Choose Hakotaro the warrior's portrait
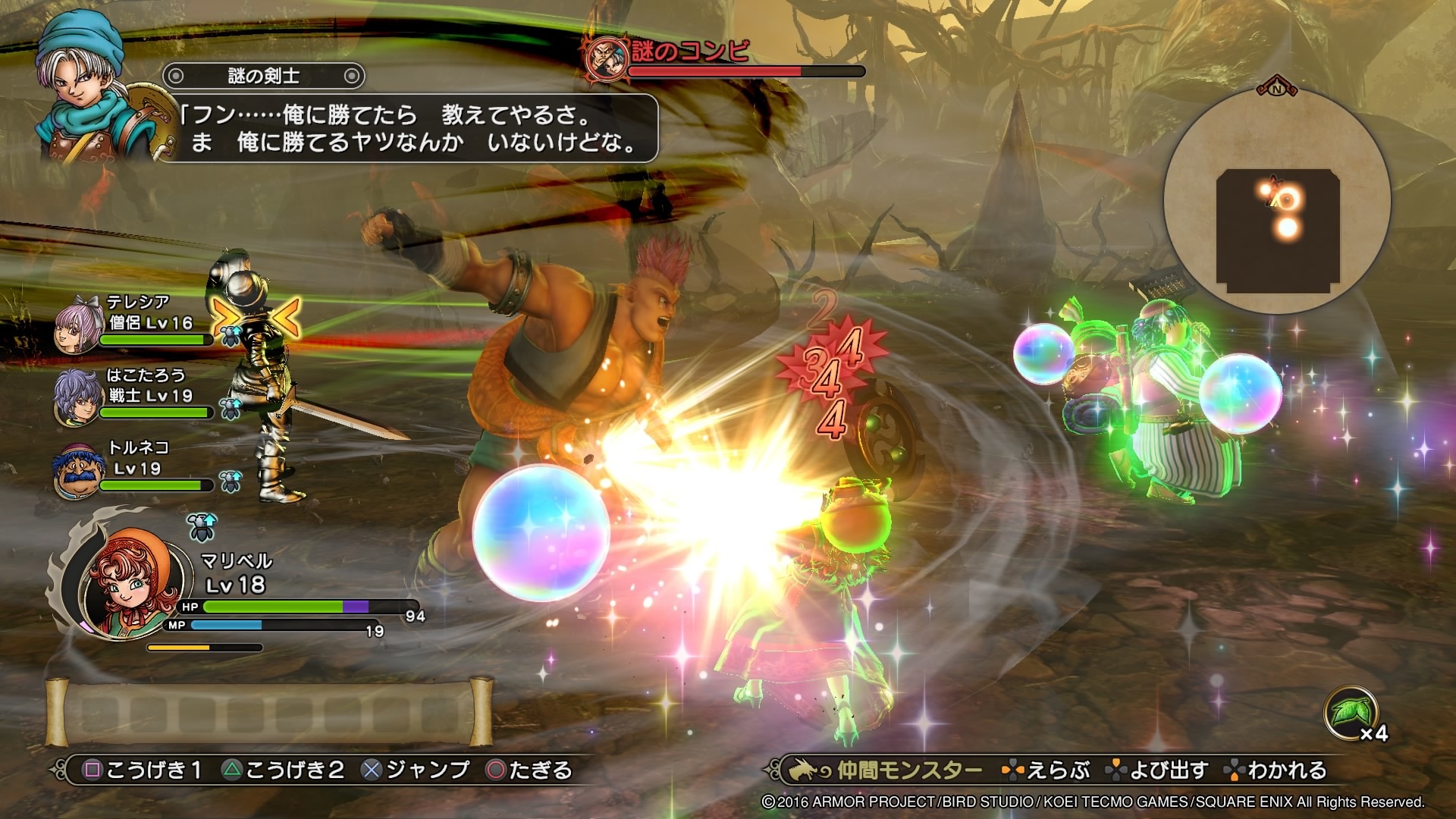 (x=77, y=397)
